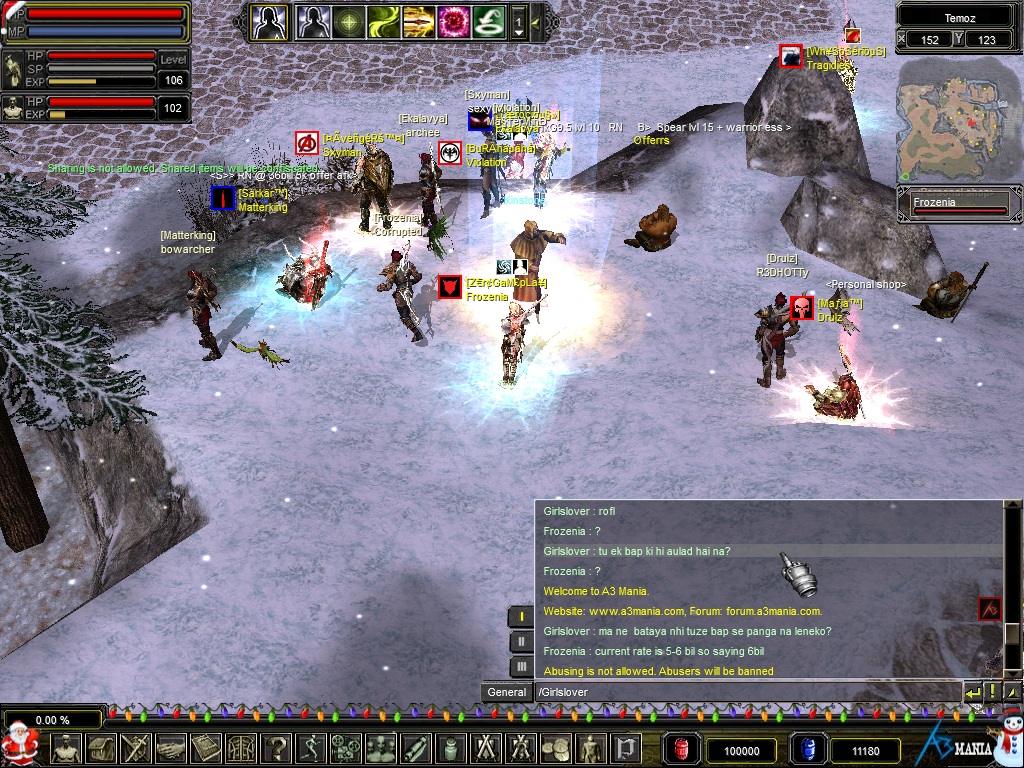
Task: Send chat message with enter arrow button
Action: 972,692
